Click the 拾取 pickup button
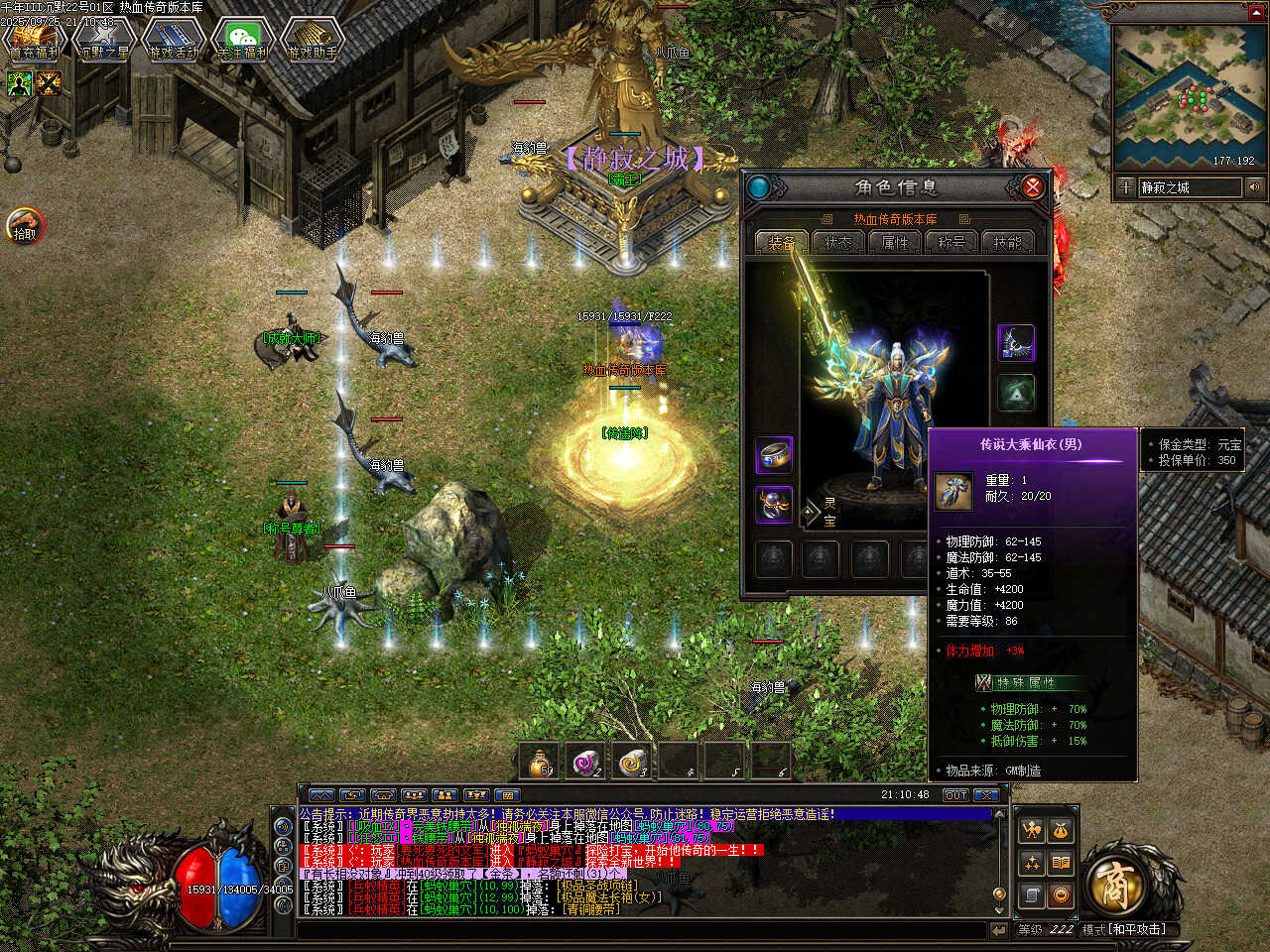Viewport: 1270px width, 952px height. click(25, 226)
